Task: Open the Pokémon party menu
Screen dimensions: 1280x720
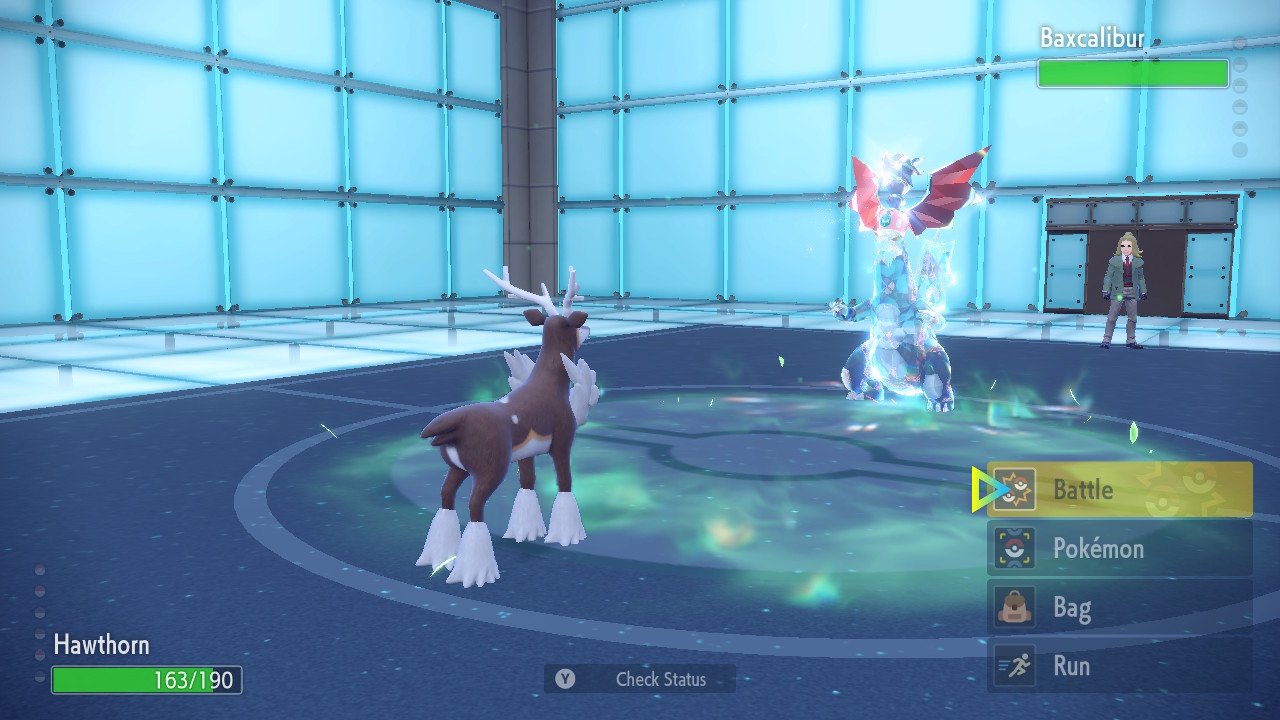Action: pyautogui.click(x=1119, y=549)
